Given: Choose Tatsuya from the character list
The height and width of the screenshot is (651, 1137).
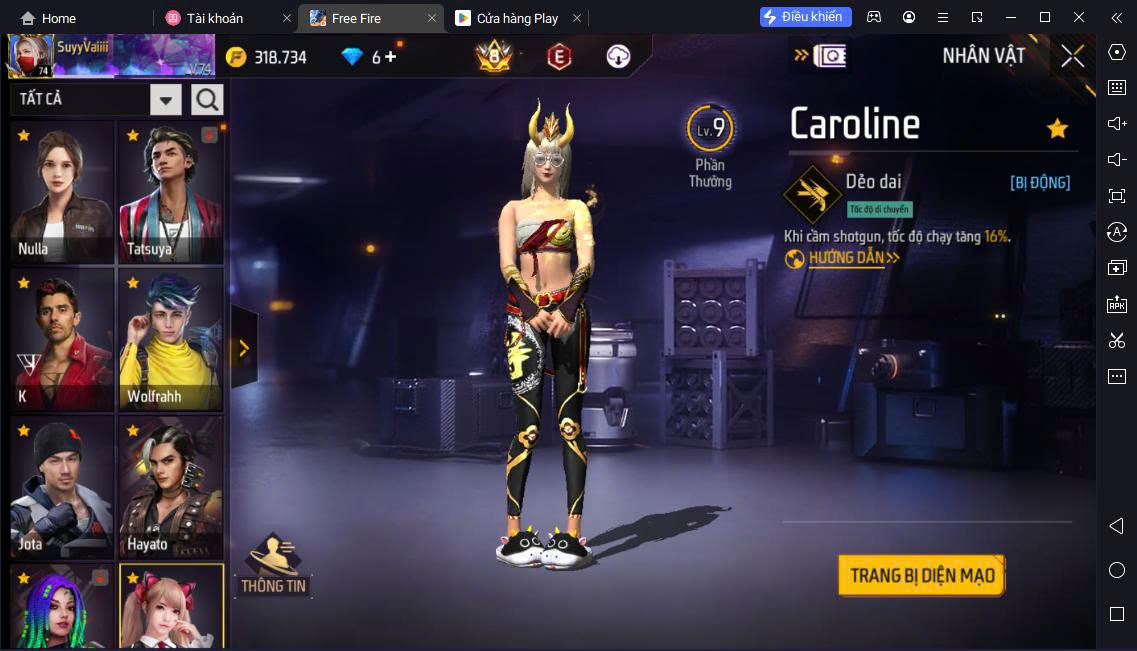Looking at the screenshot, I should click(170, 192).
